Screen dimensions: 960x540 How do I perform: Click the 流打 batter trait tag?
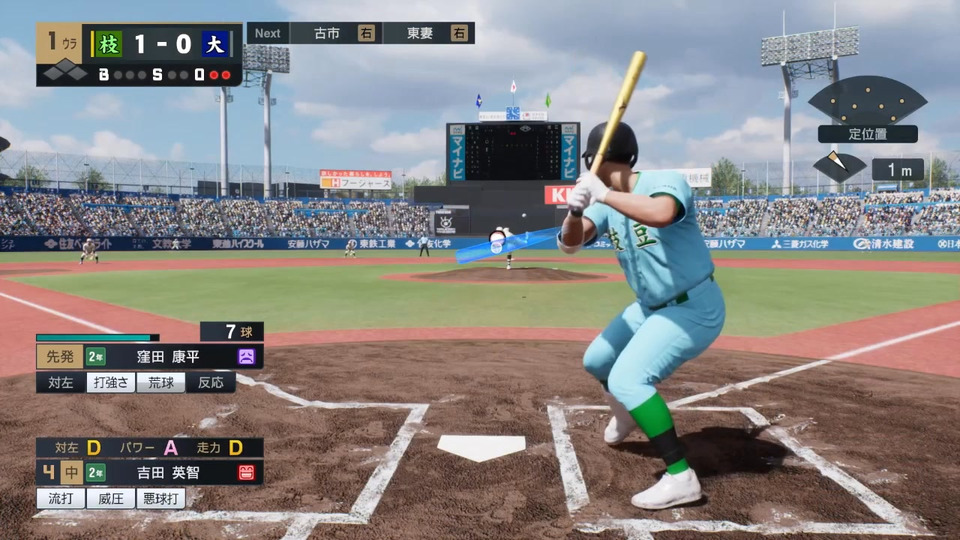pyautogui.click(x=60, y=497)
